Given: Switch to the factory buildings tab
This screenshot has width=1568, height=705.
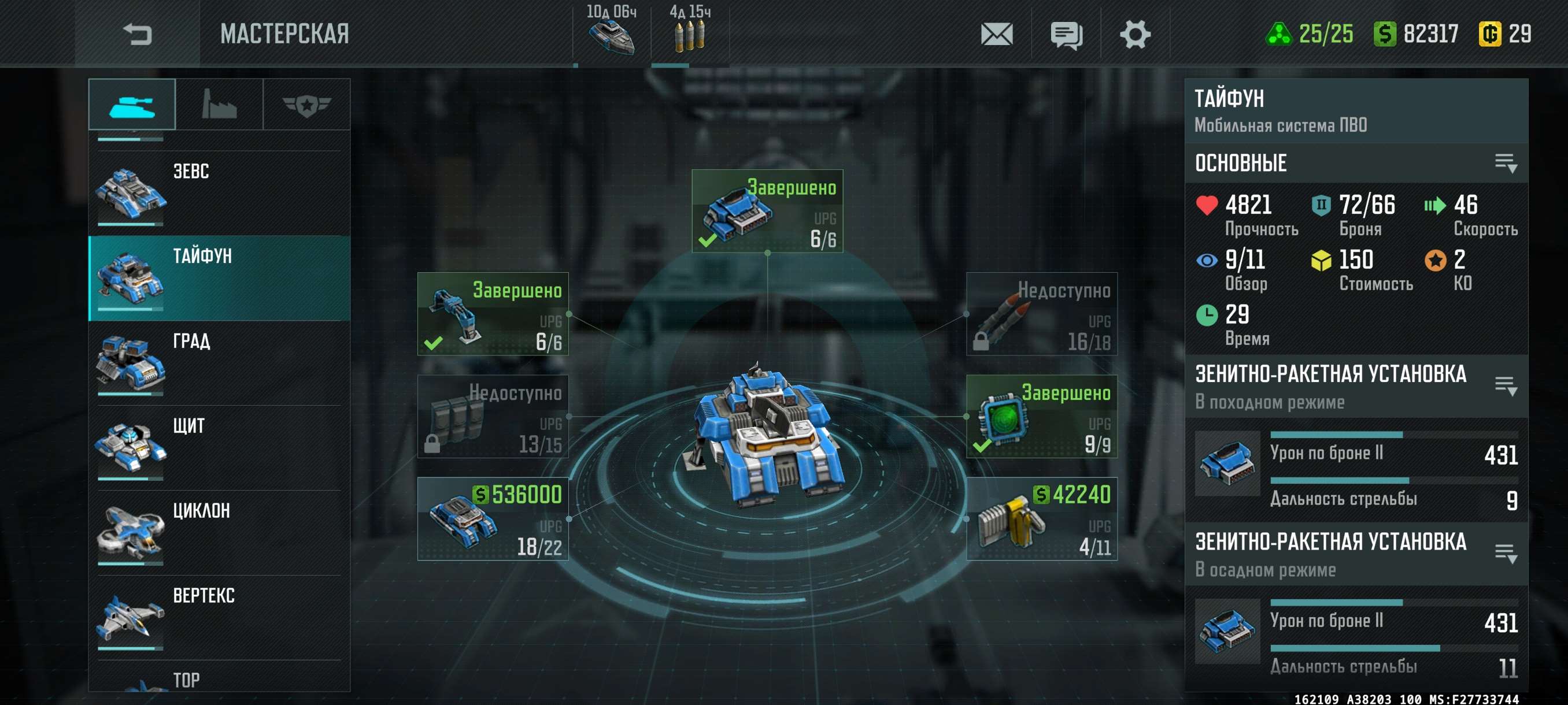Looking at the screenshot, I should click(x=219, y=105).
